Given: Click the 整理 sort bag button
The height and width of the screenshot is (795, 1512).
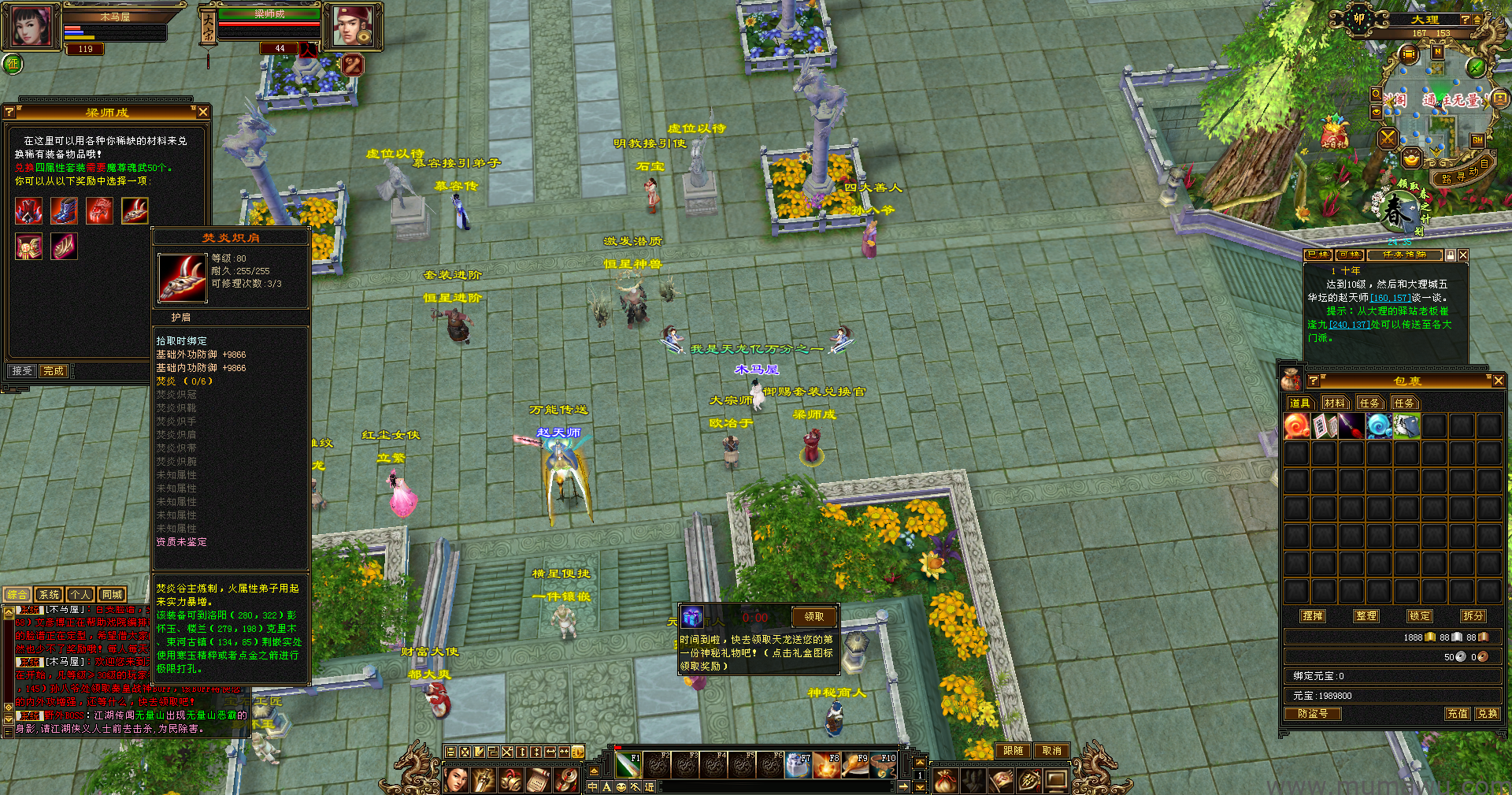Looking at the screenshot, I should (1366, 615).
